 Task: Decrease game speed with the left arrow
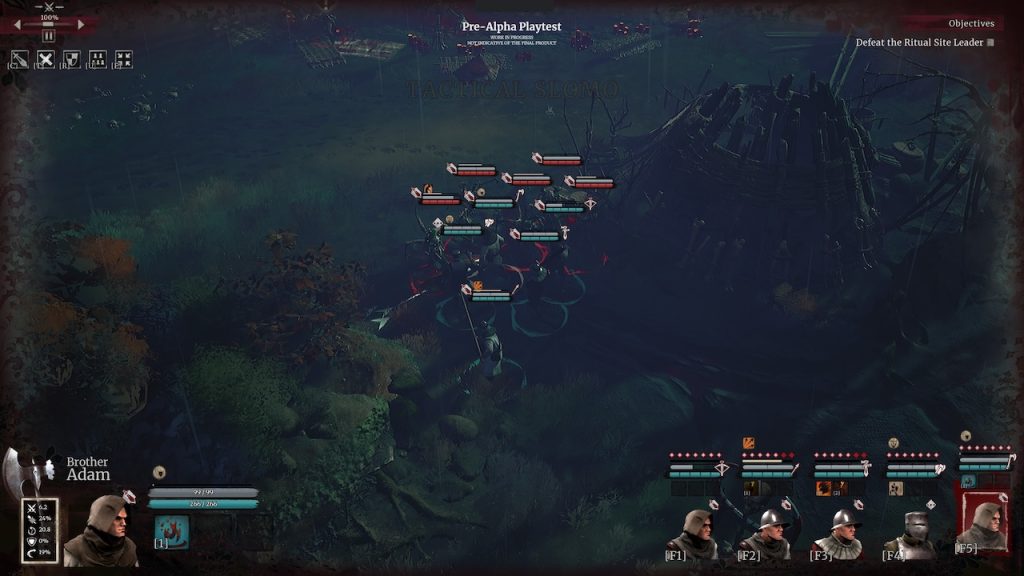click(16, 24)
